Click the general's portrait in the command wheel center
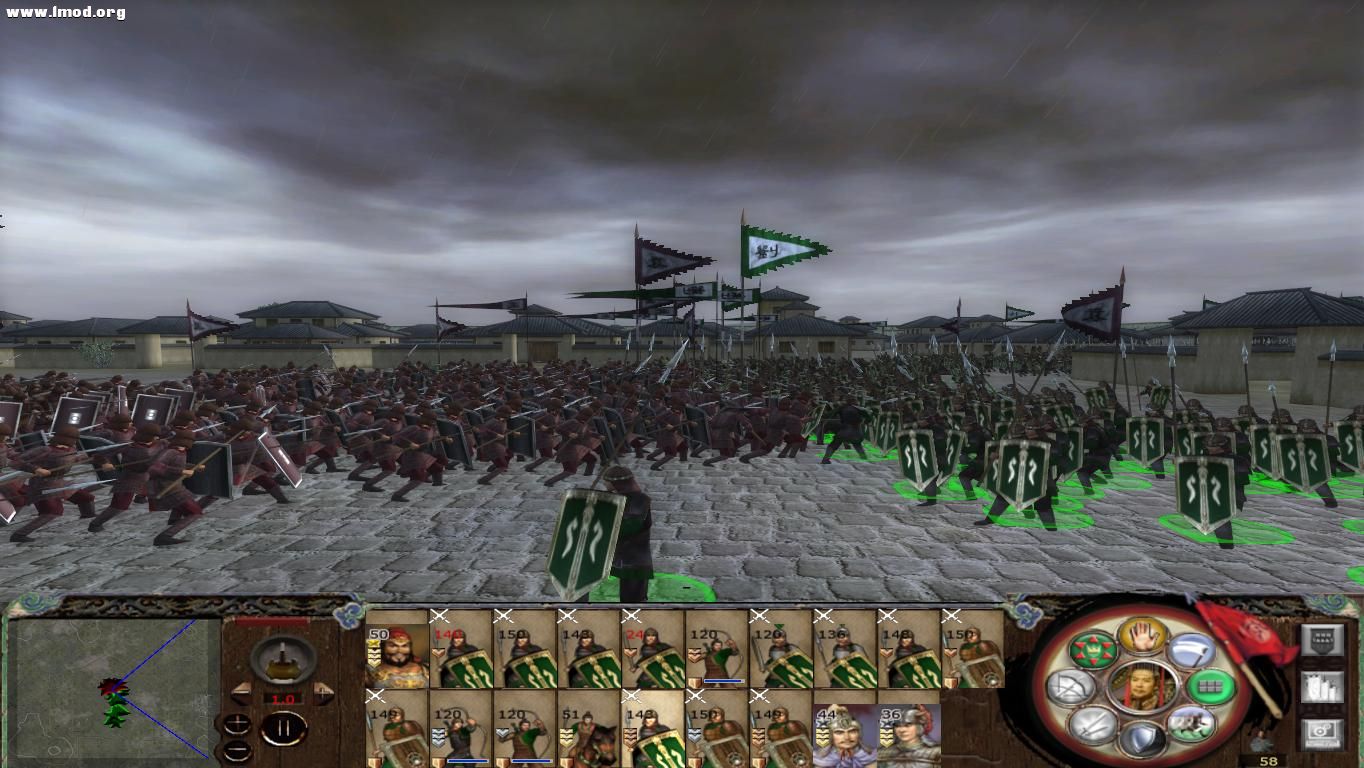 click(1143, 687)
